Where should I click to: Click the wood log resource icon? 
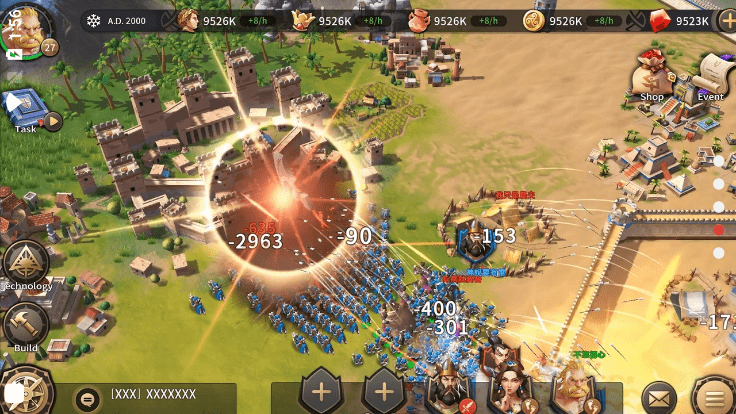304,20
